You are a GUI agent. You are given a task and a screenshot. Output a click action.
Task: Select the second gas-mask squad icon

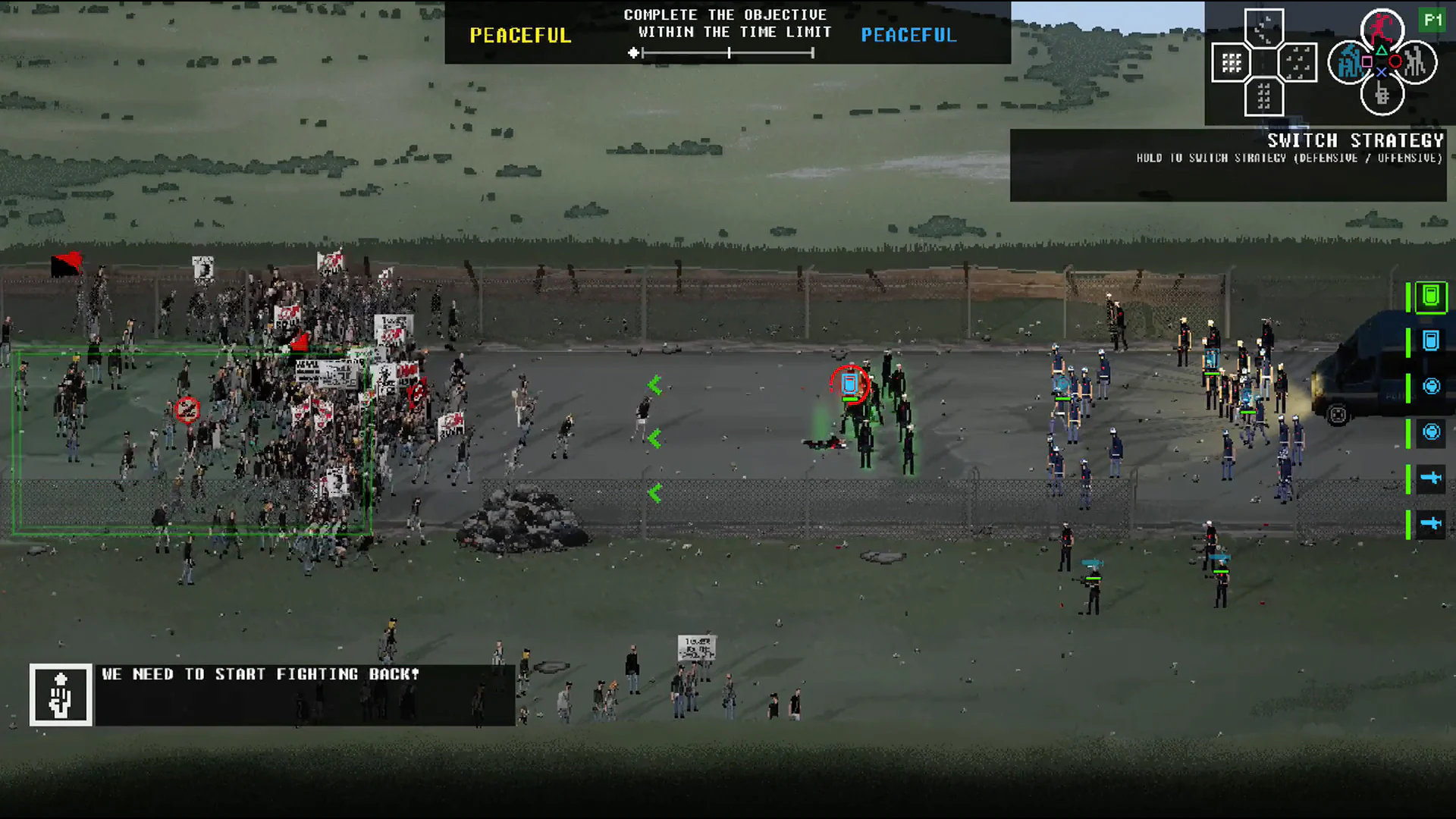tap(1431, 432)
